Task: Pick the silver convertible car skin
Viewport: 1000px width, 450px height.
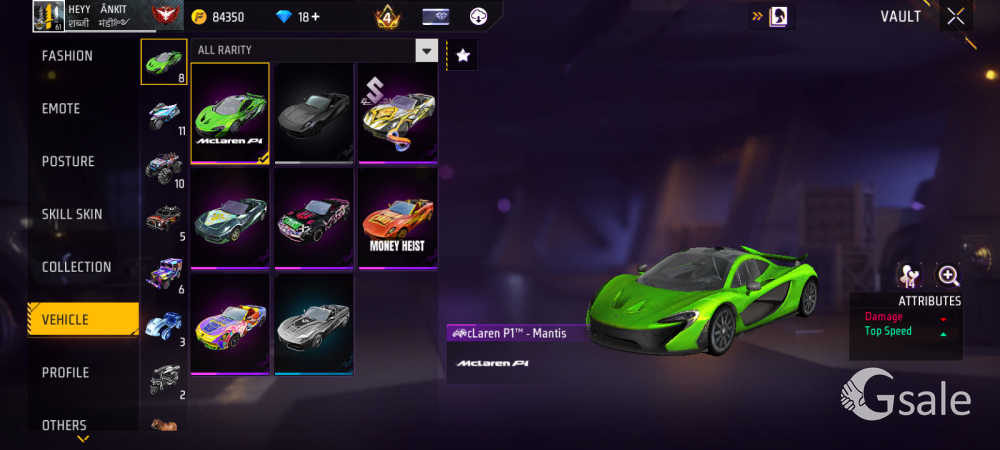Action: (314, 323)
